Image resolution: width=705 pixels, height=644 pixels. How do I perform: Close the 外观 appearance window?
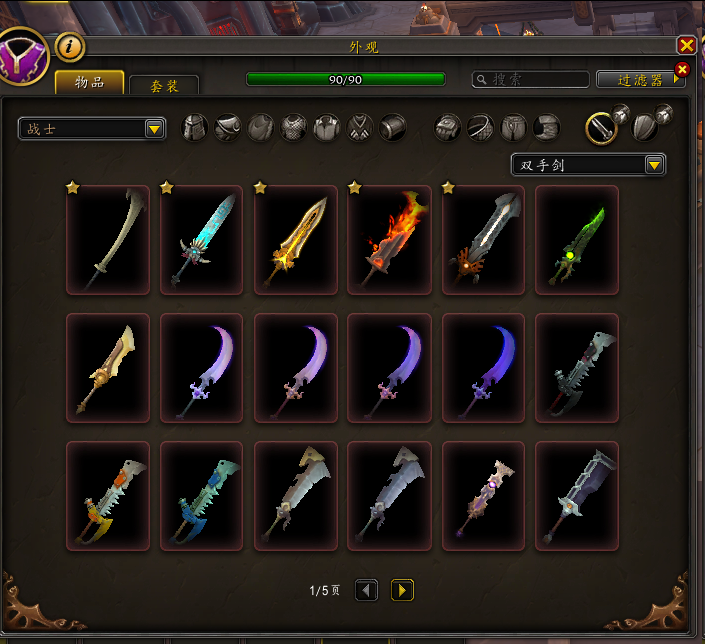pos(686,46)
